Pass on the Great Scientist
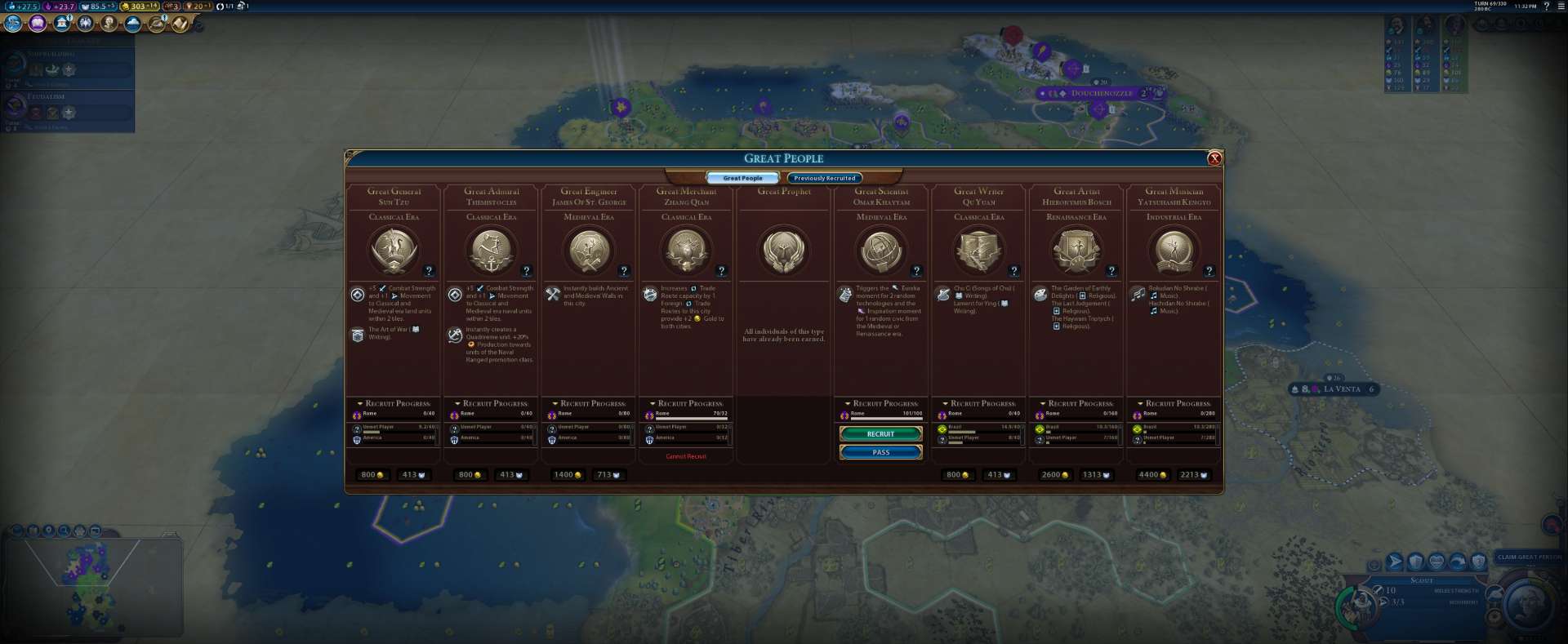 [880, 452]
